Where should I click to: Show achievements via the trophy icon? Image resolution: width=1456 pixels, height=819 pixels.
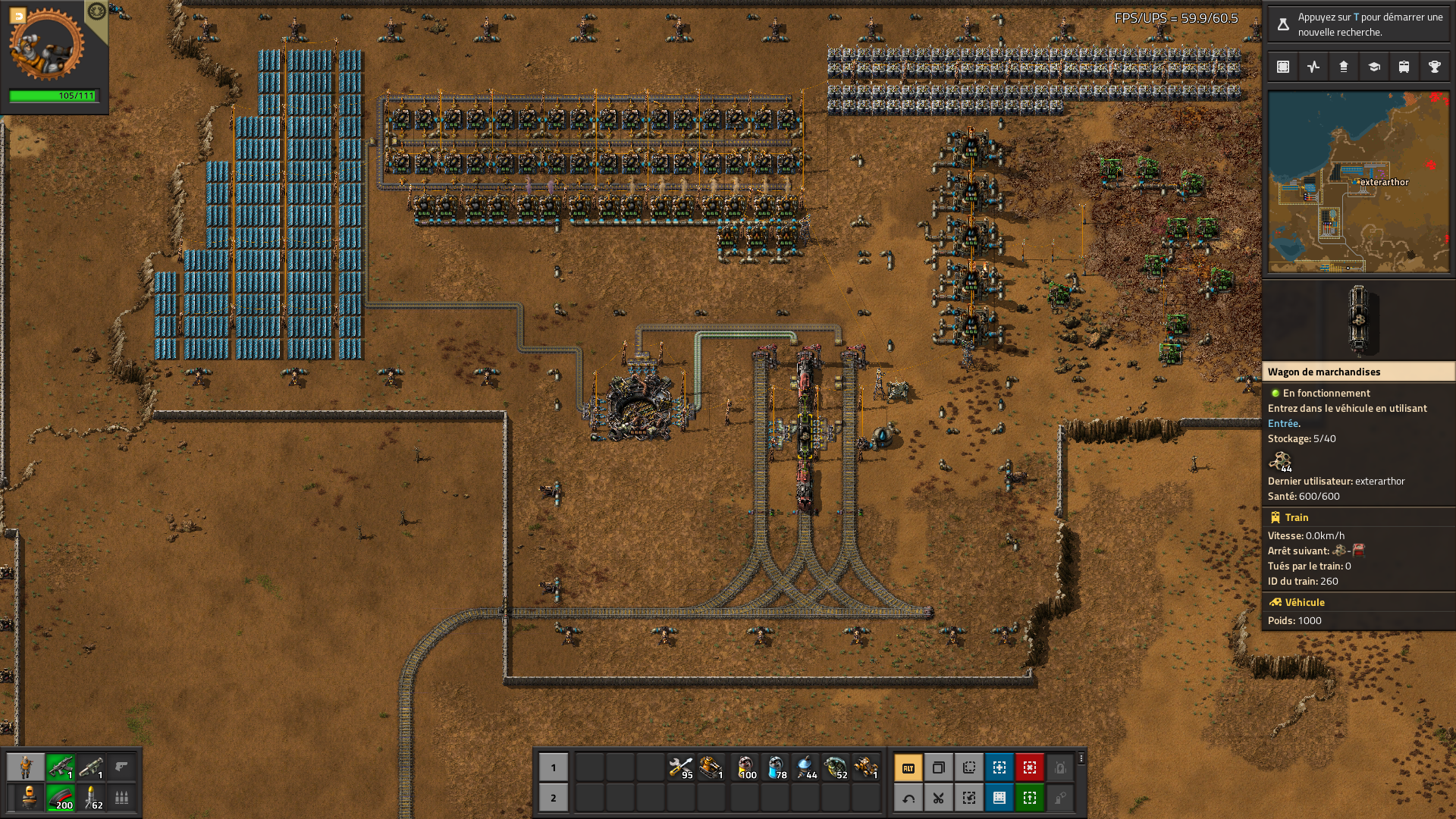point(1435,67)
